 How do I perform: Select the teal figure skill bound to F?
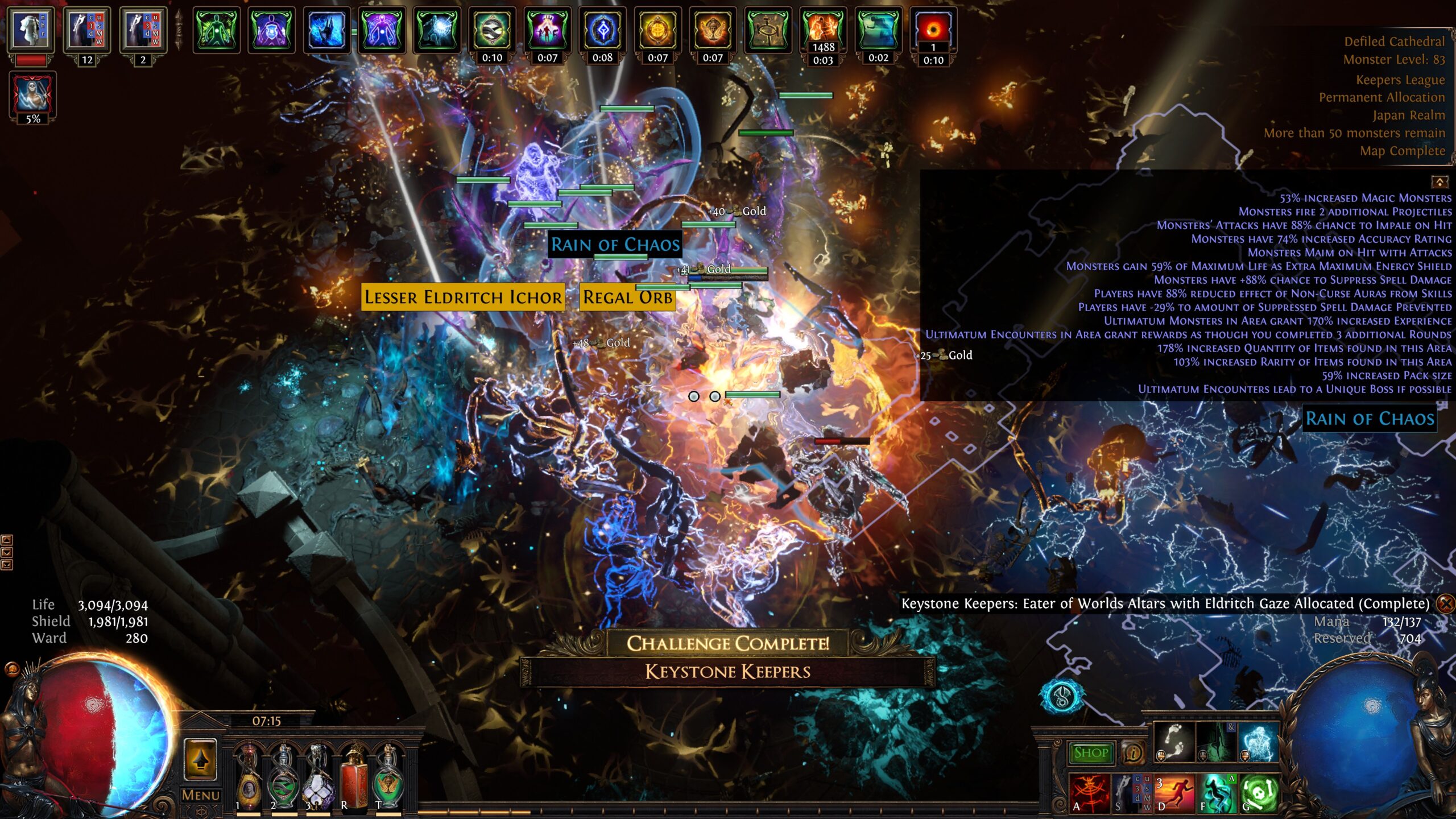[x=1216, y=792]
